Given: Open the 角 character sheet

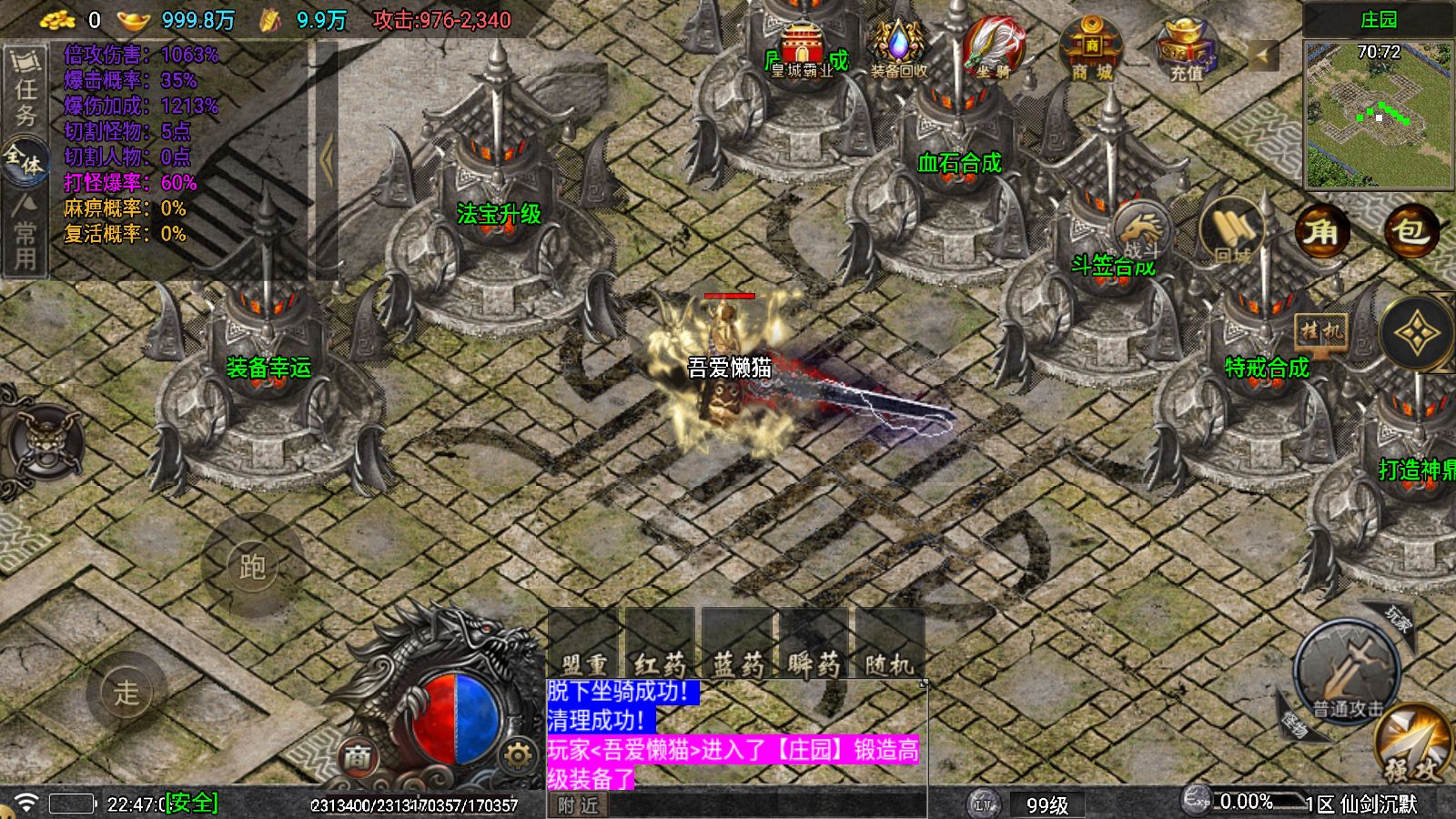Looking at the screenshot, I should tap(1321, 231).
